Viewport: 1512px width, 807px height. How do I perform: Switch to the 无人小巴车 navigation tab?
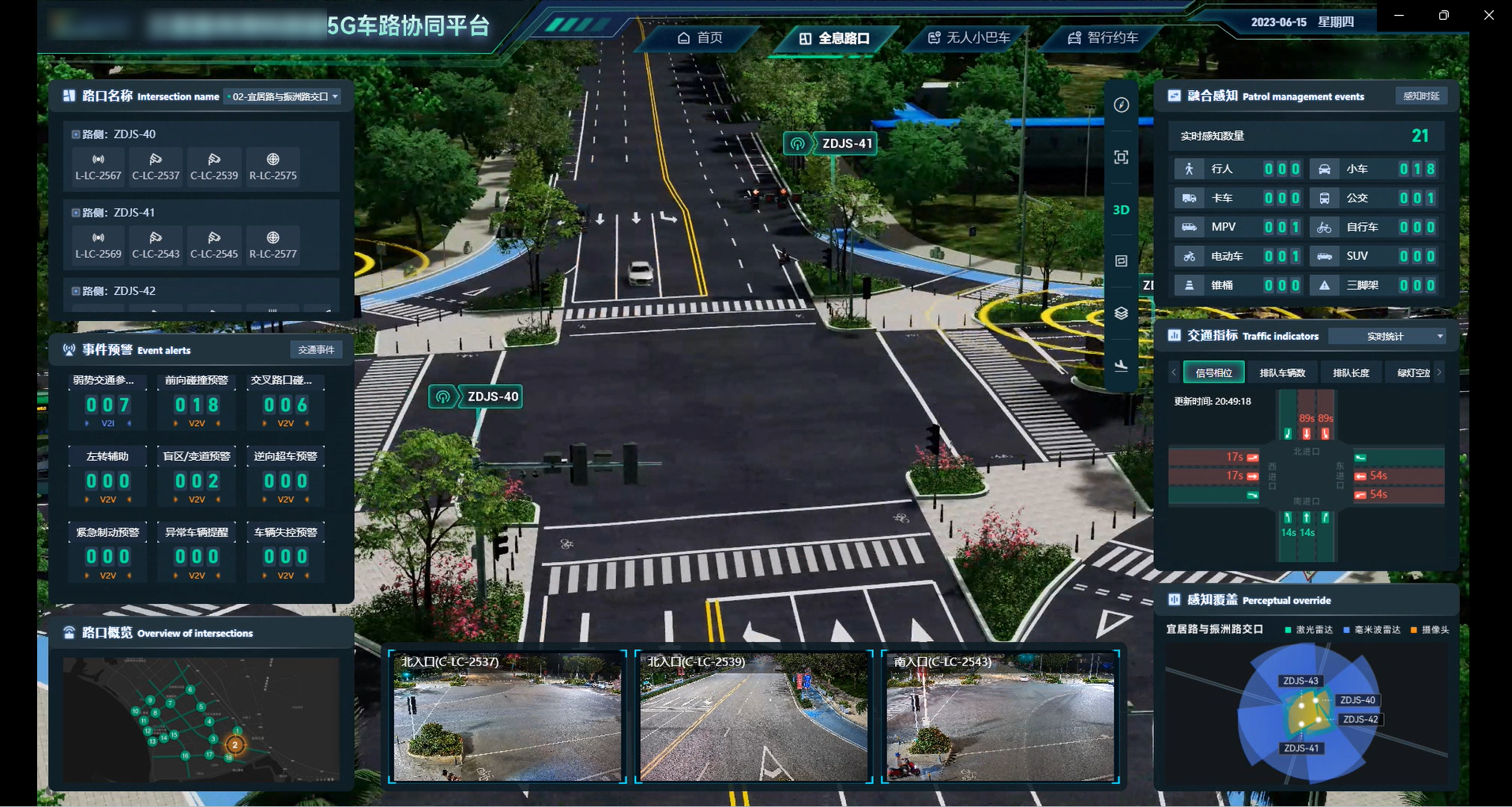969,37
